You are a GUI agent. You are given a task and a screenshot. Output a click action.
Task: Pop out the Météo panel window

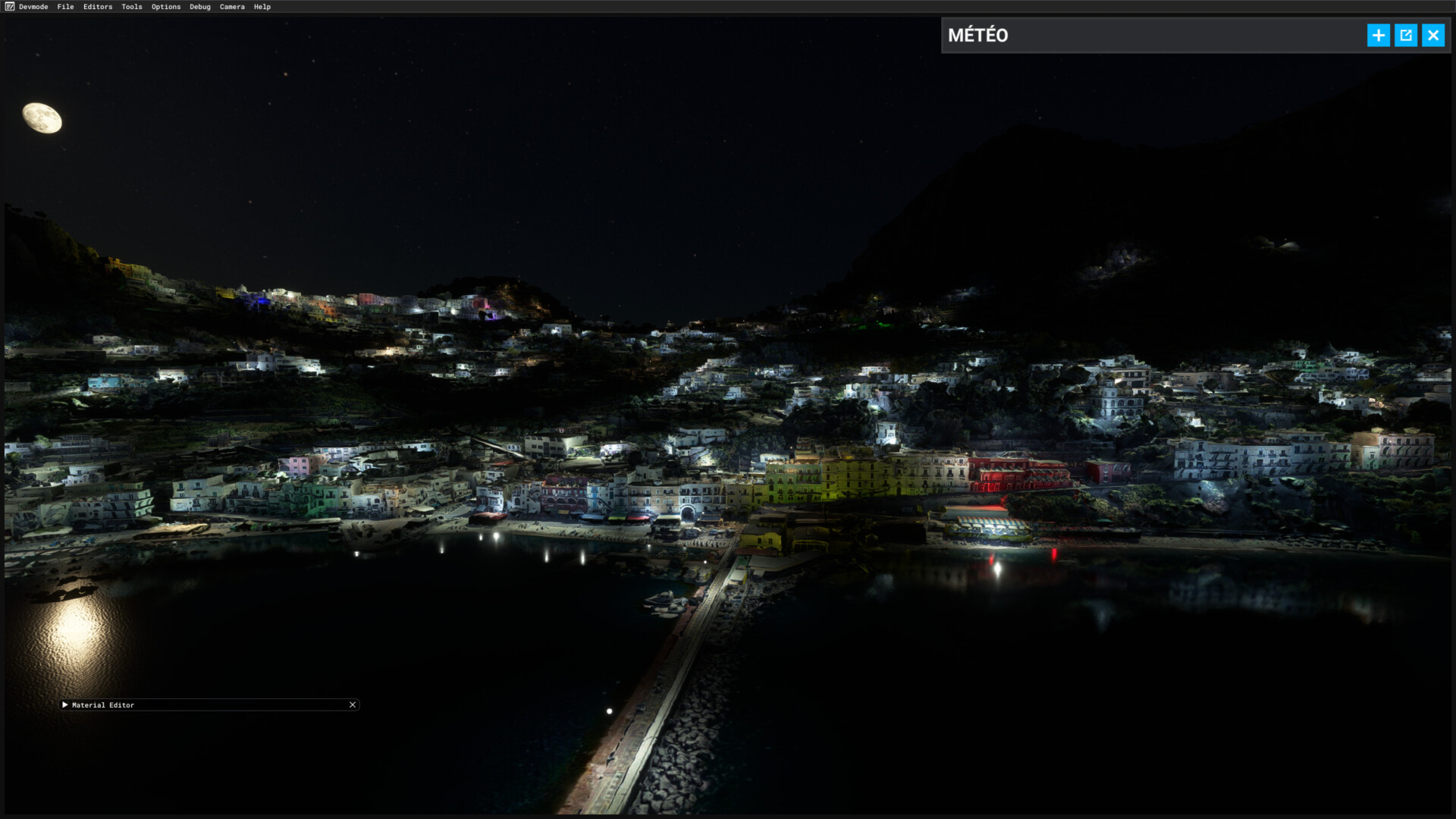(x=1405, y=36)
